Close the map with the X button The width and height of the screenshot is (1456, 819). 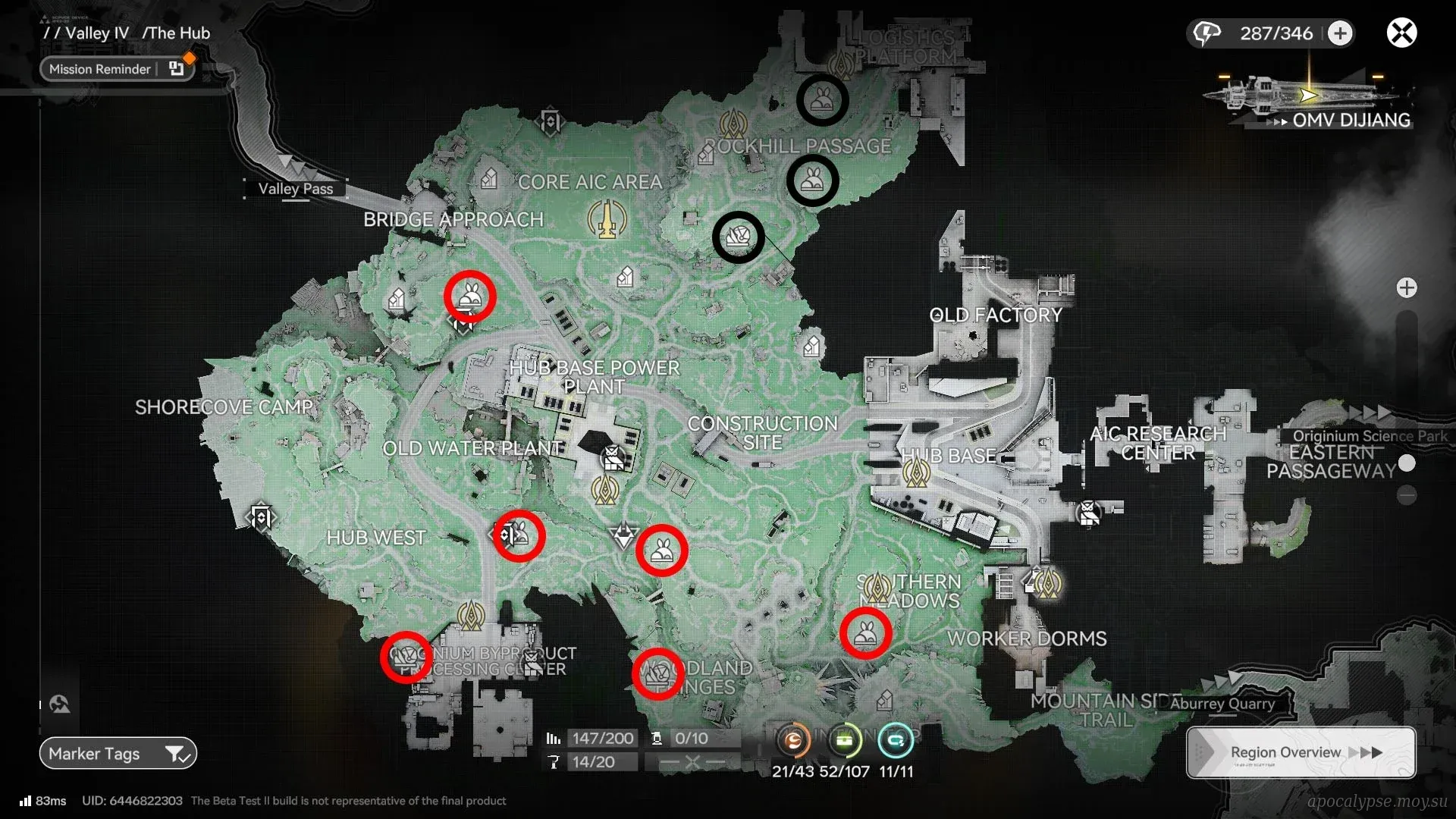[x=1401, y=33]
